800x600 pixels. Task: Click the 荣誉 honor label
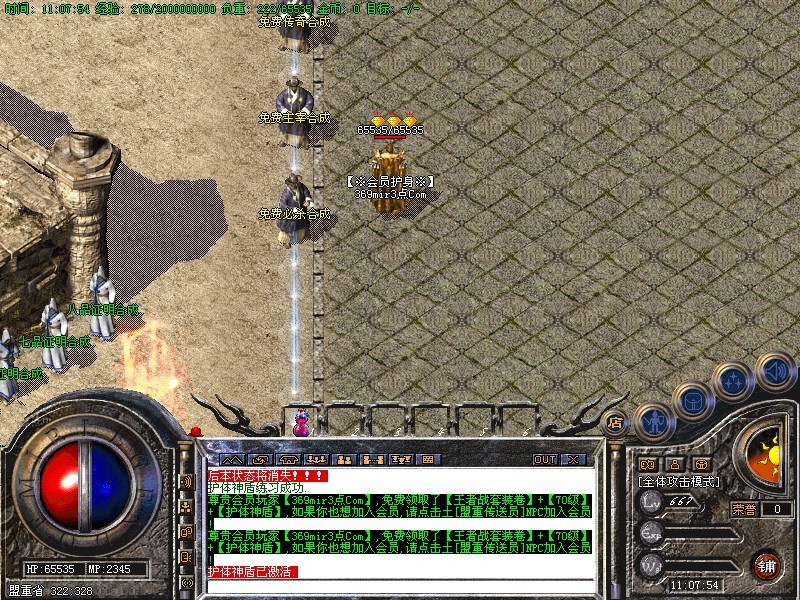tap(743, 509)
